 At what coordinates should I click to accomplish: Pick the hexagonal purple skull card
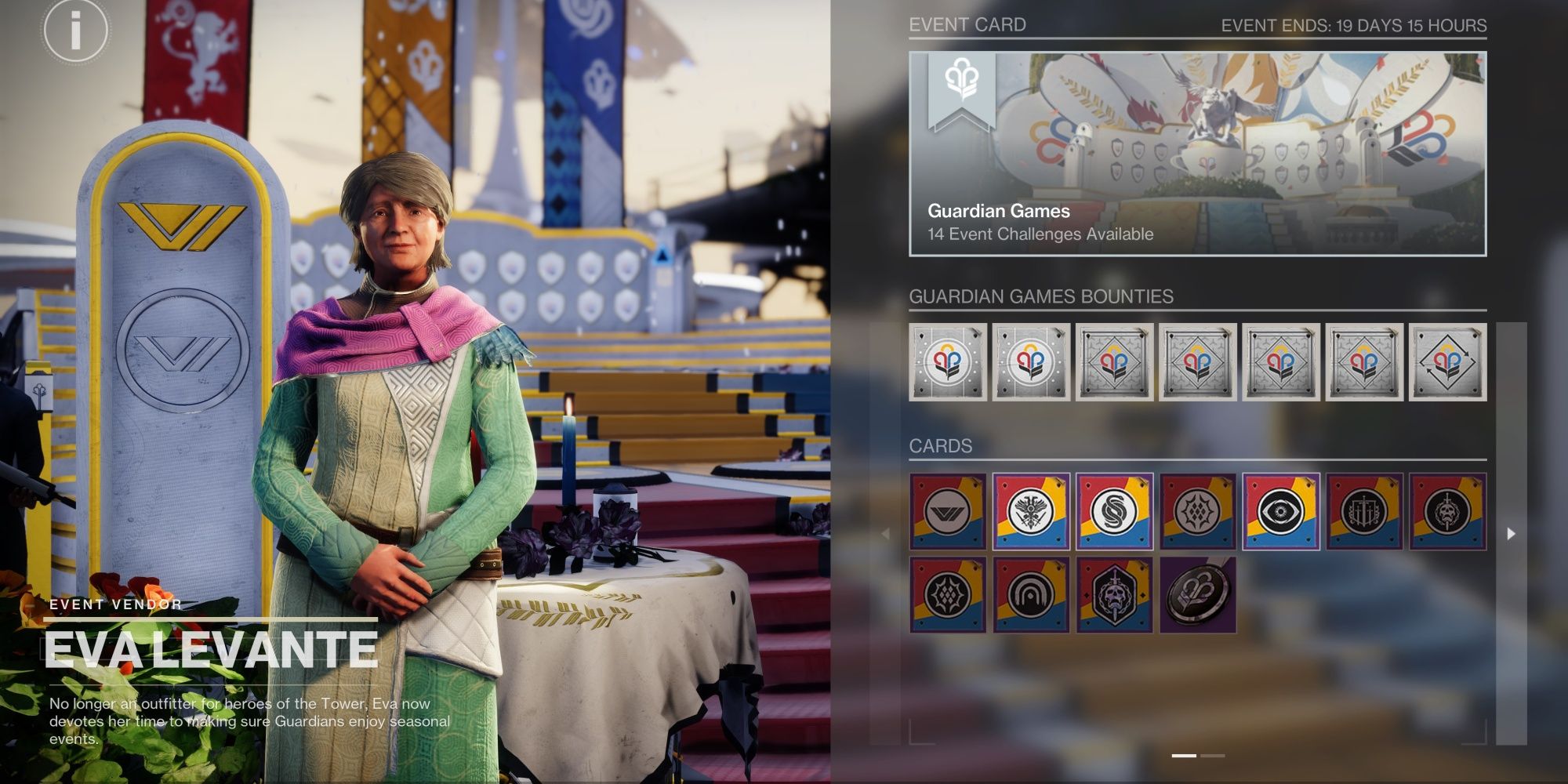[x=1114, y=595]
